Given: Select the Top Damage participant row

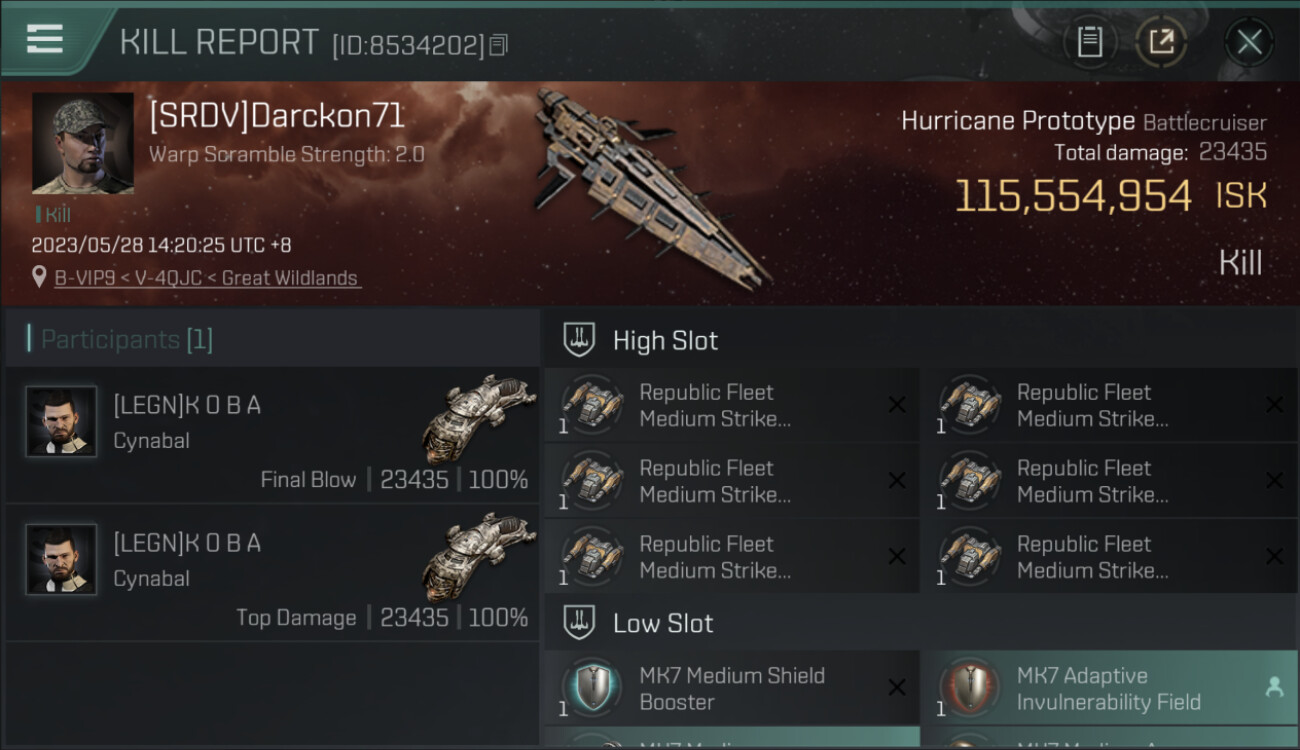Looking at the screenshot, I should 272,572.
